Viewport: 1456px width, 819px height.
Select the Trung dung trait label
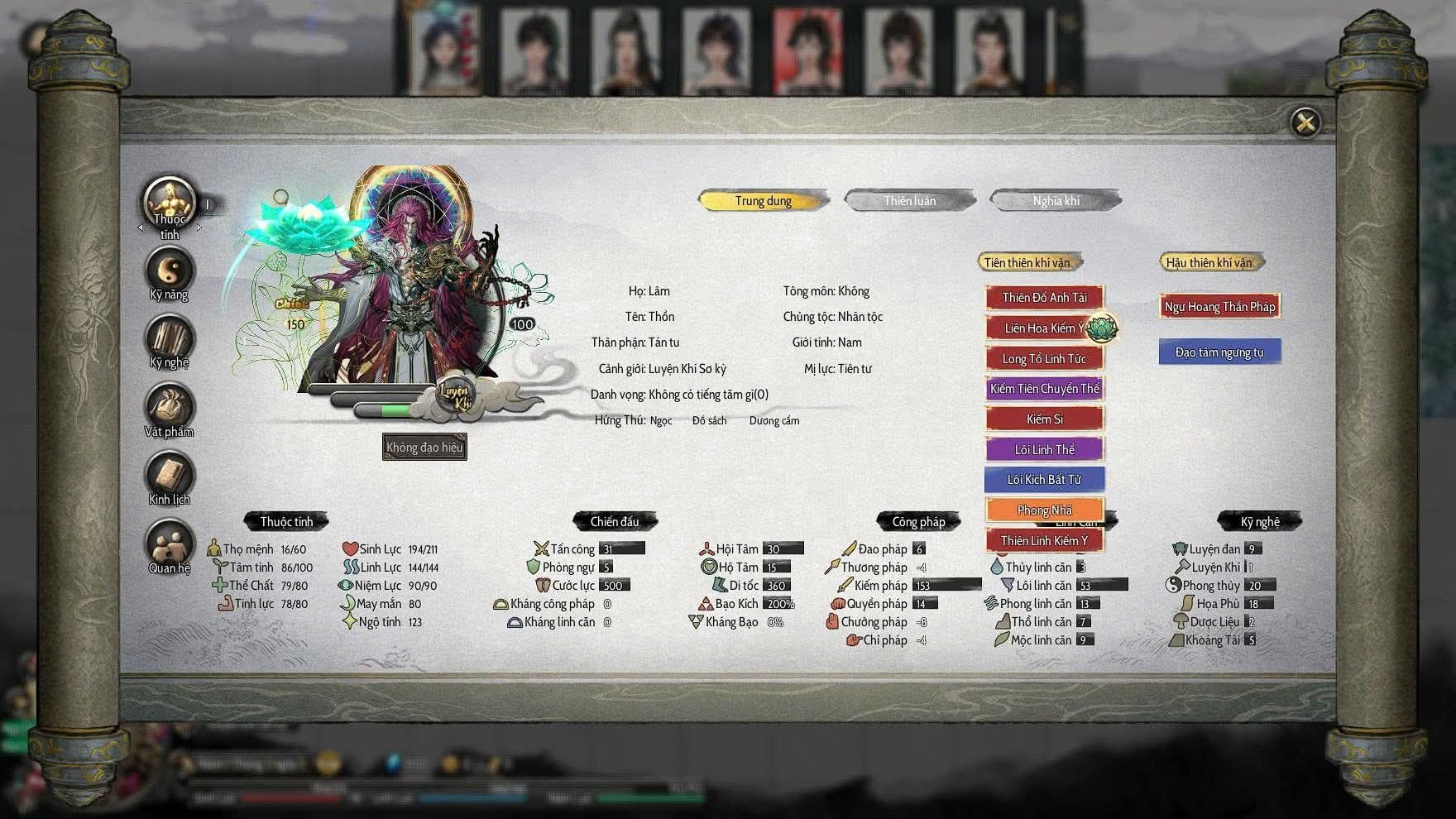coord(763,201)
